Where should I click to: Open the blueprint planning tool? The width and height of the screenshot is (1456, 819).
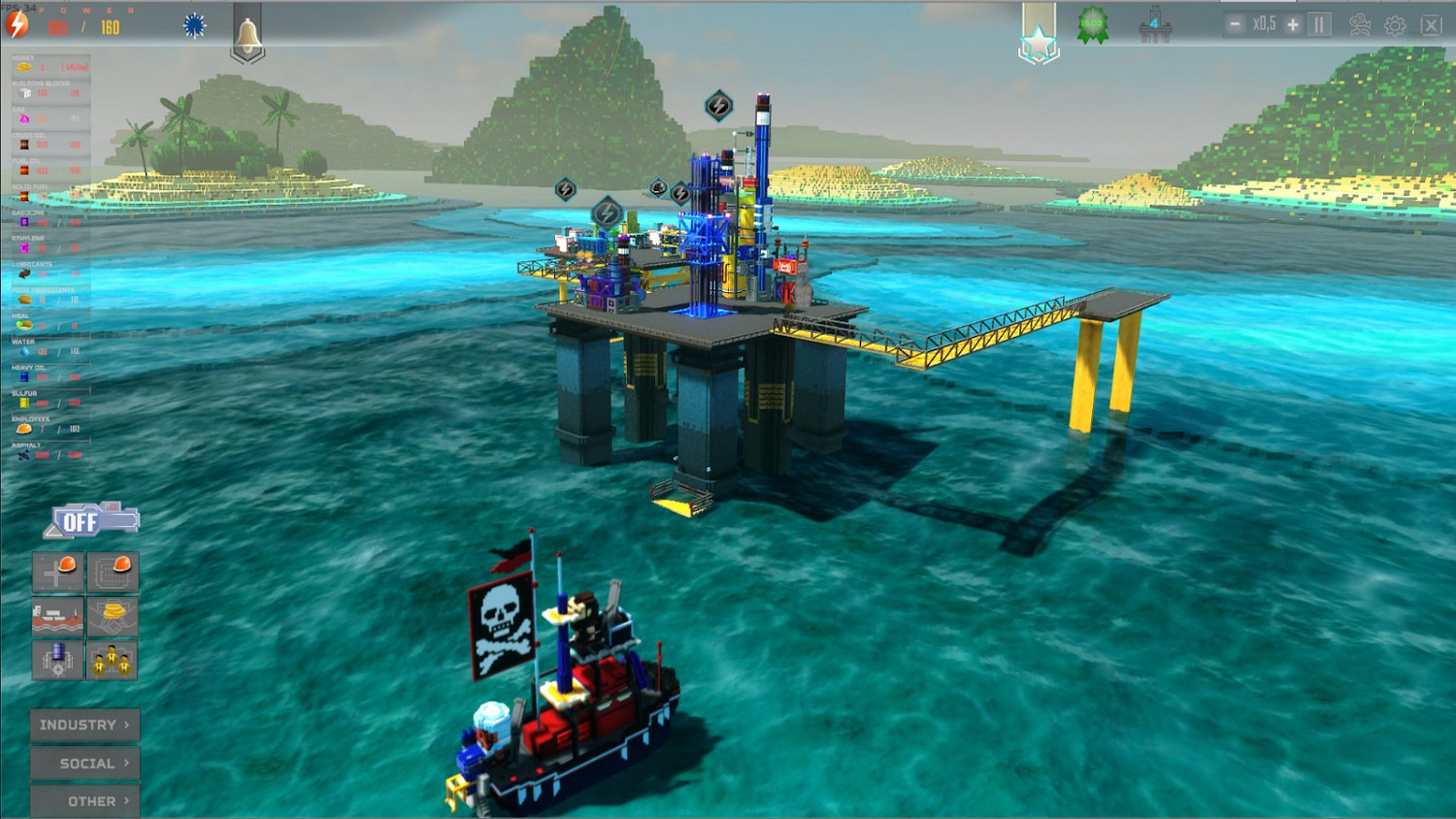coord(113,572)
